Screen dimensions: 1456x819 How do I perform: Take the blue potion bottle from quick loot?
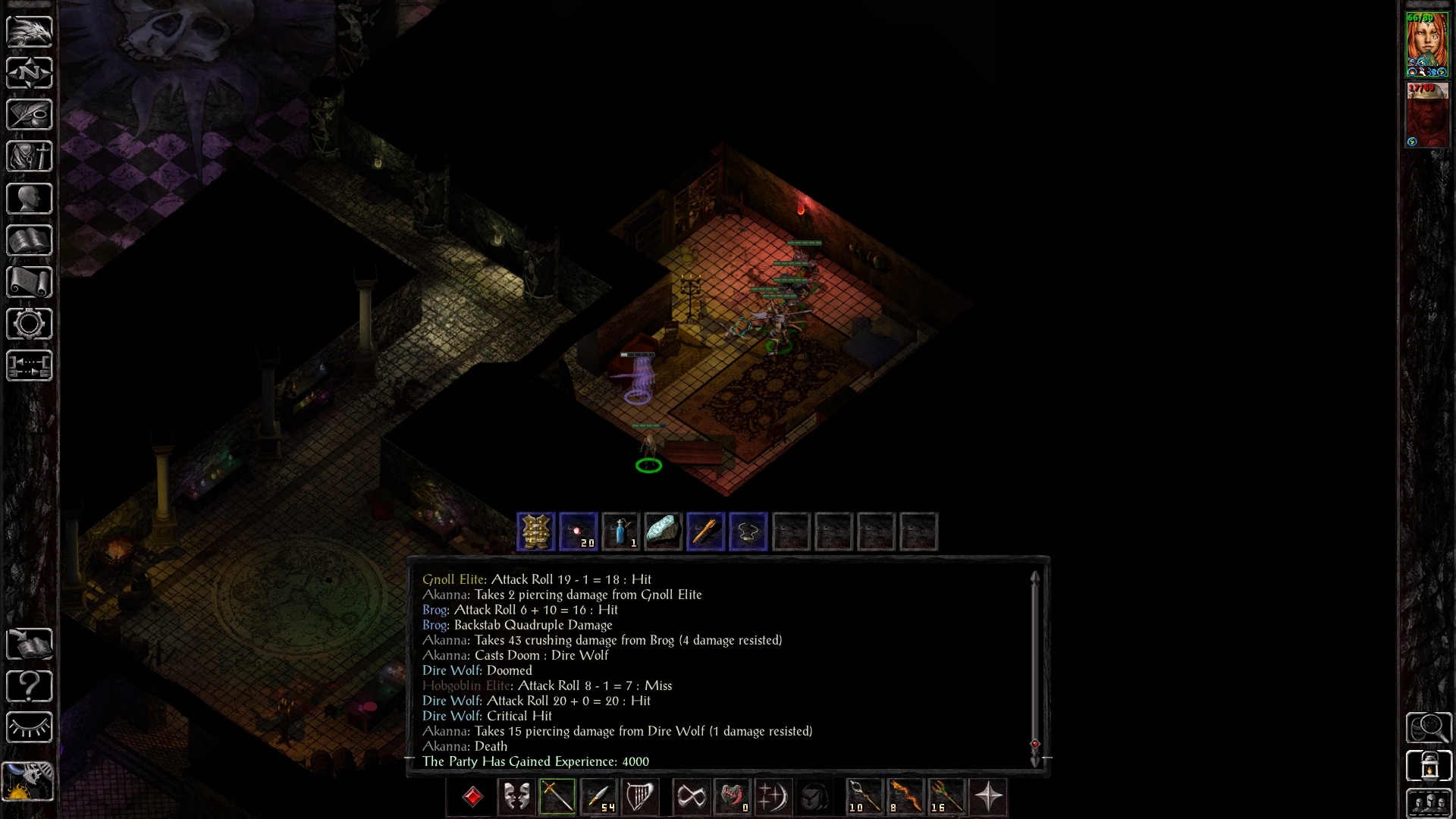(621, 532)
